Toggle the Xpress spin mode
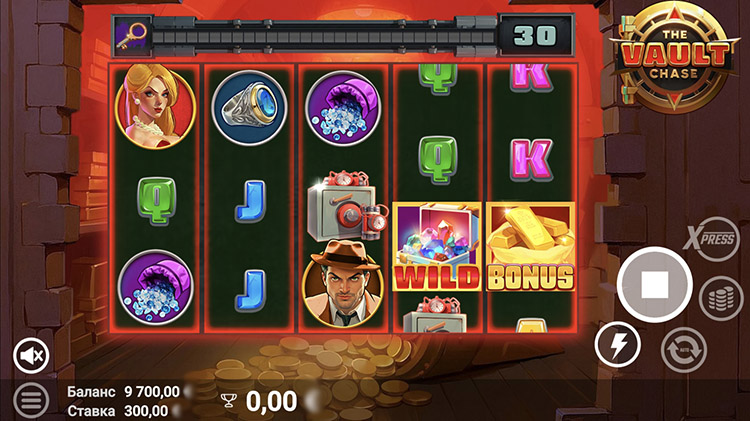Screen dimensions: 750x421 (711, 239)
